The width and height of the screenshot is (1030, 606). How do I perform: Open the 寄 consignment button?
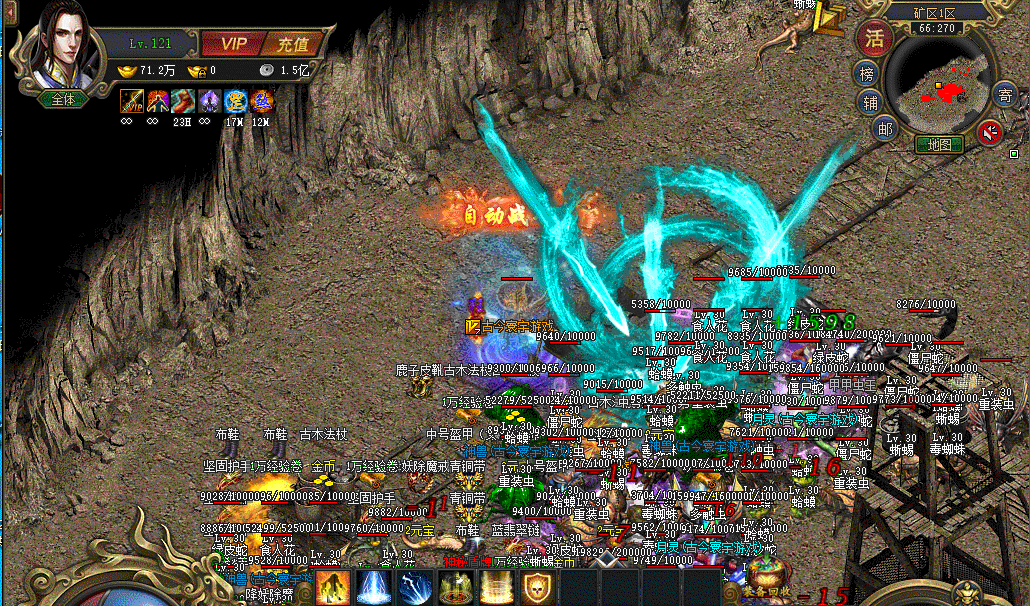1005,97
